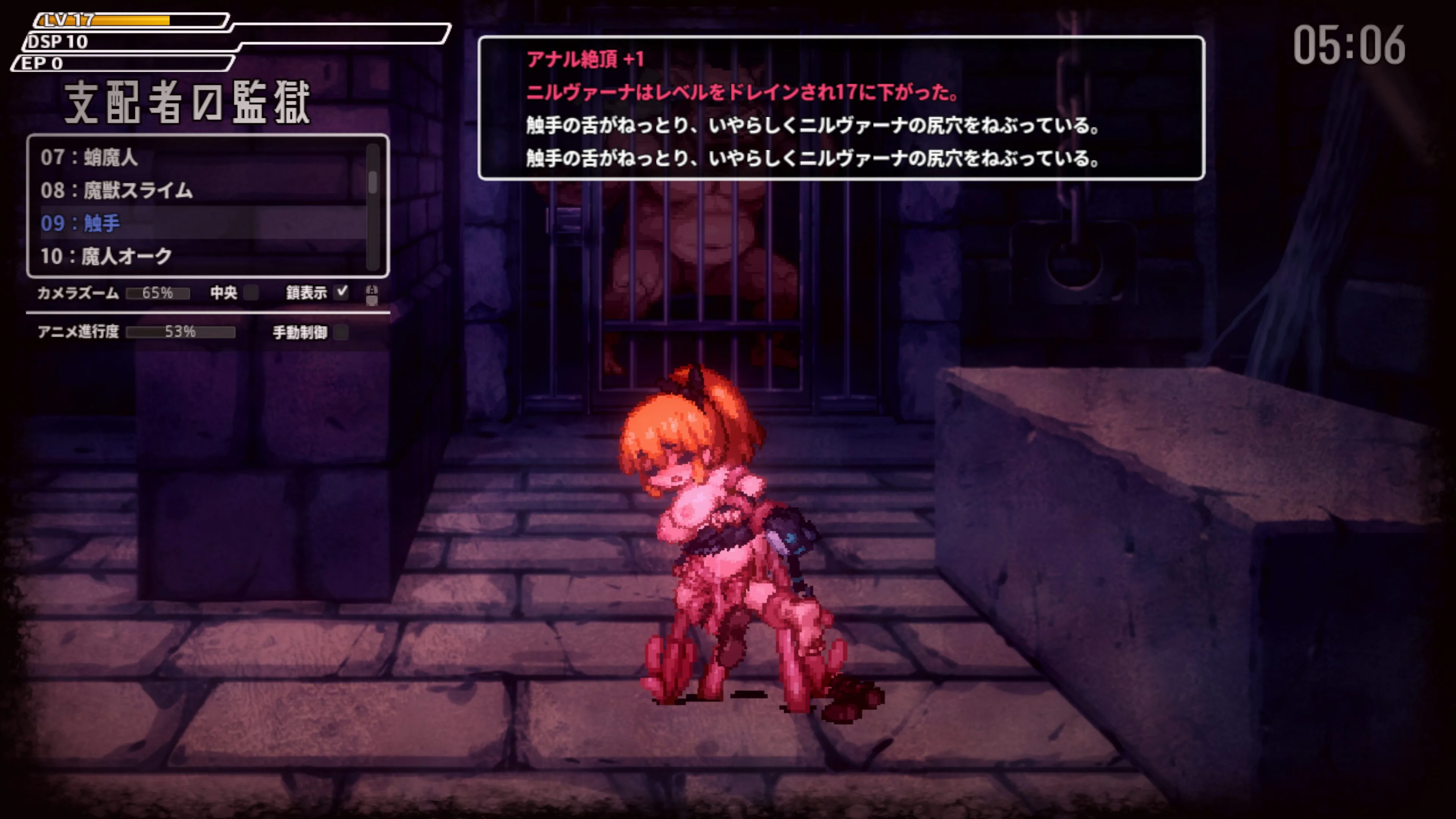The width and height of the screenshot is (1456, 819).
Task: Set the アニメ進行度 slider
Action: [180, 332]
